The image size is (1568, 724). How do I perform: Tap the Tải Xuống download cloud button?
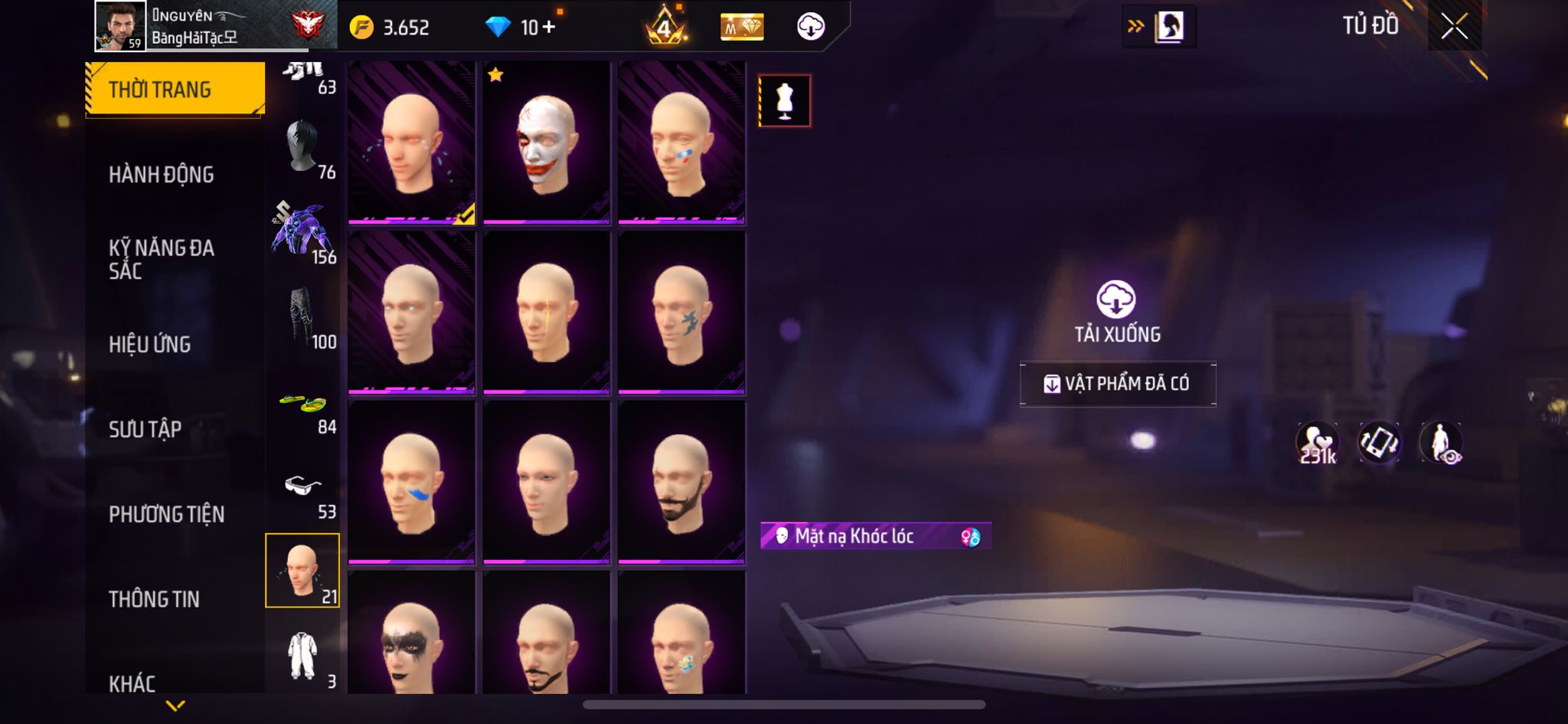coord(1116,300)
